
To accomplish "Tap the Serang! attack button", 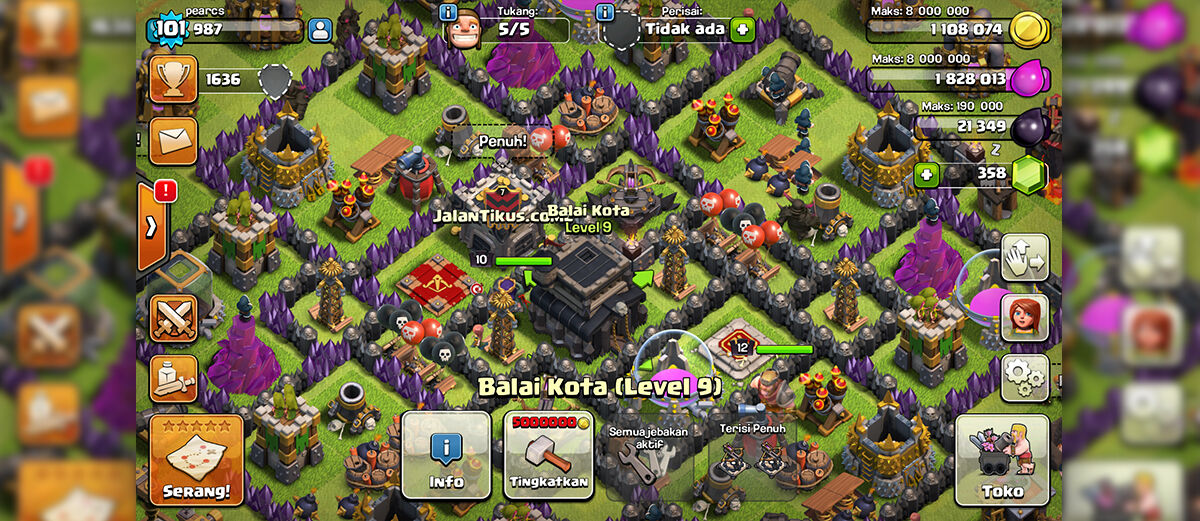I will tap(196, 459).
